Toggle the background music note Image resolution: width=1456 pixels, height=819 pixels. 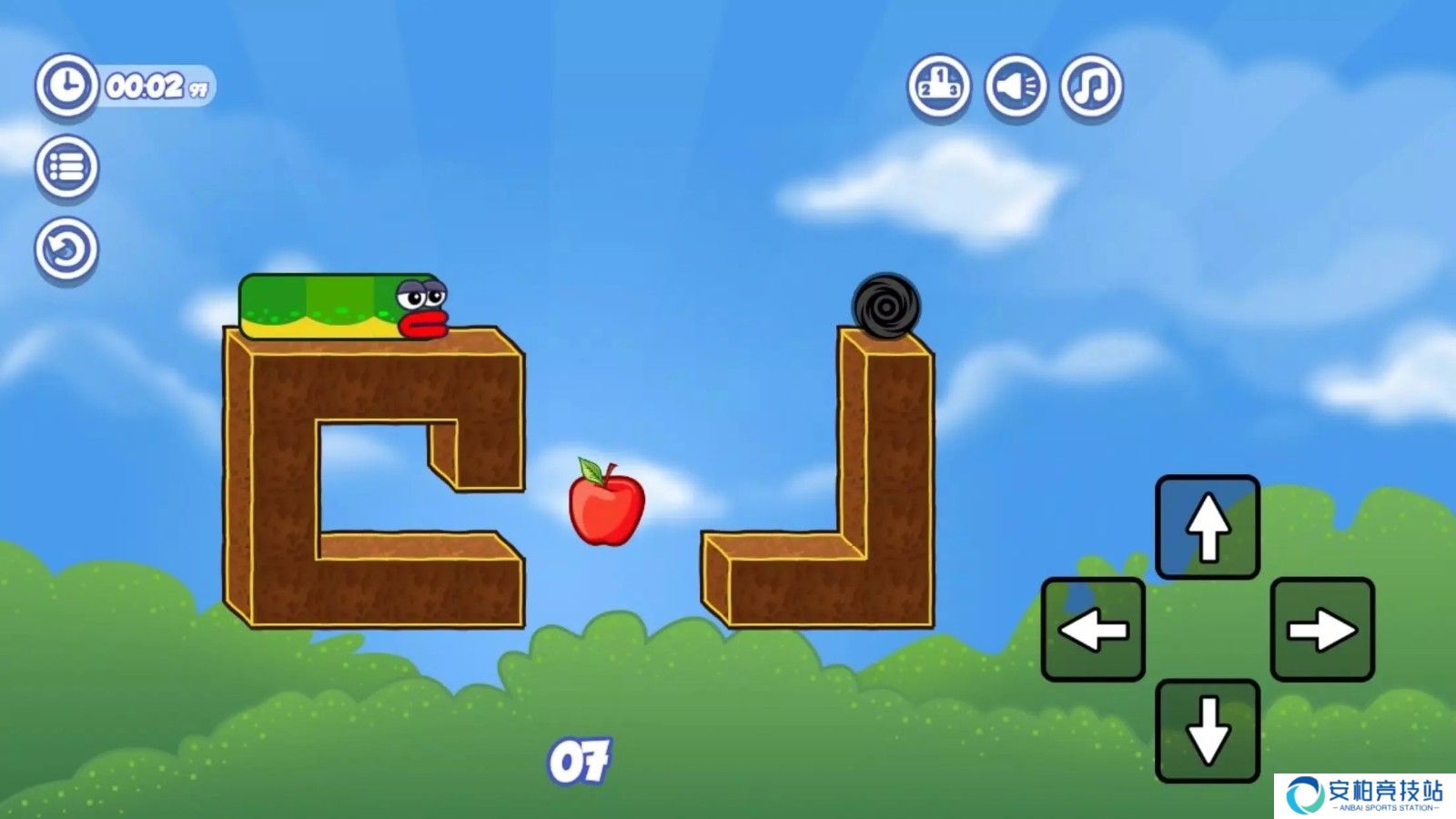[x=1091, y=86]
